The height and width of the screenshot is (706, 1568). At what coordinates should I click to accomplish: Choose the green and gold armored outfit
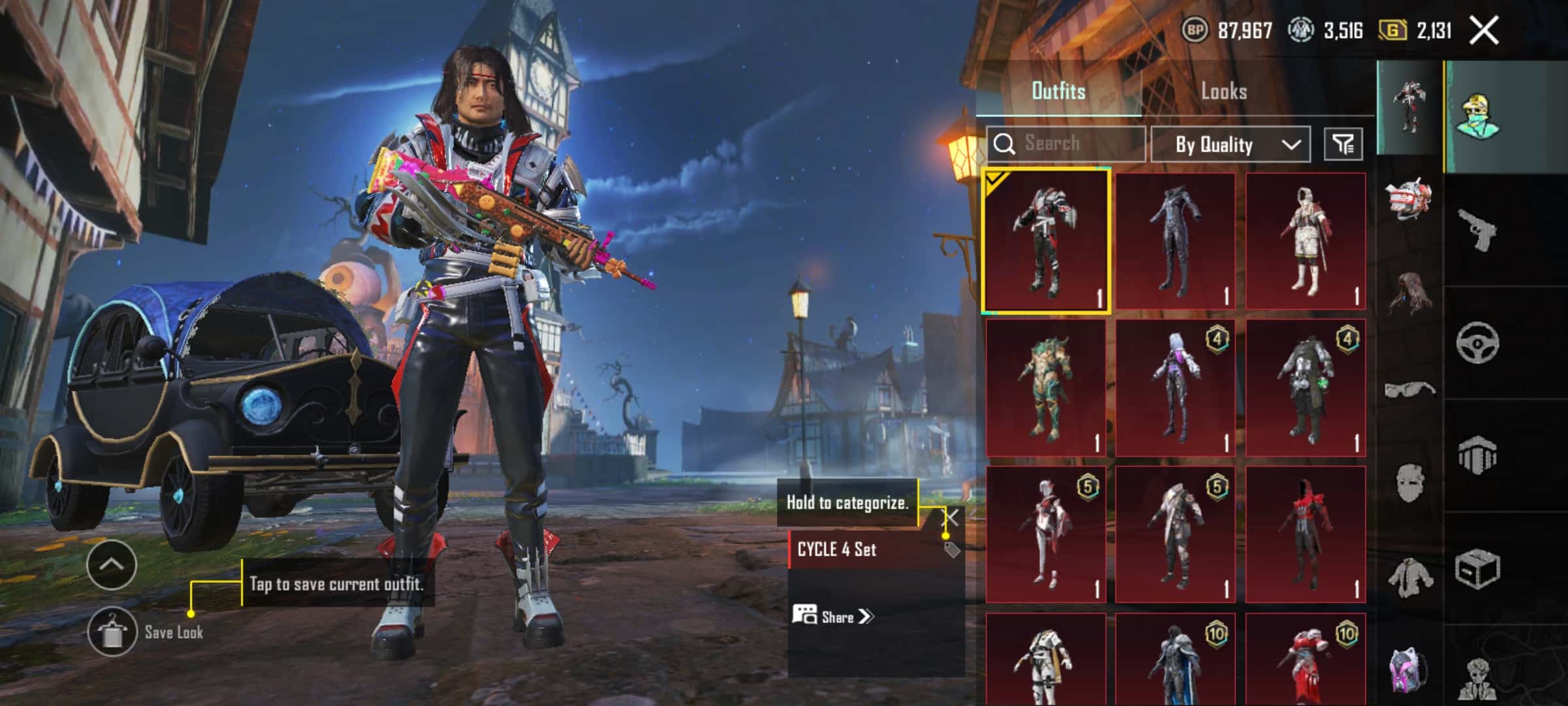tap(1045, 388)
